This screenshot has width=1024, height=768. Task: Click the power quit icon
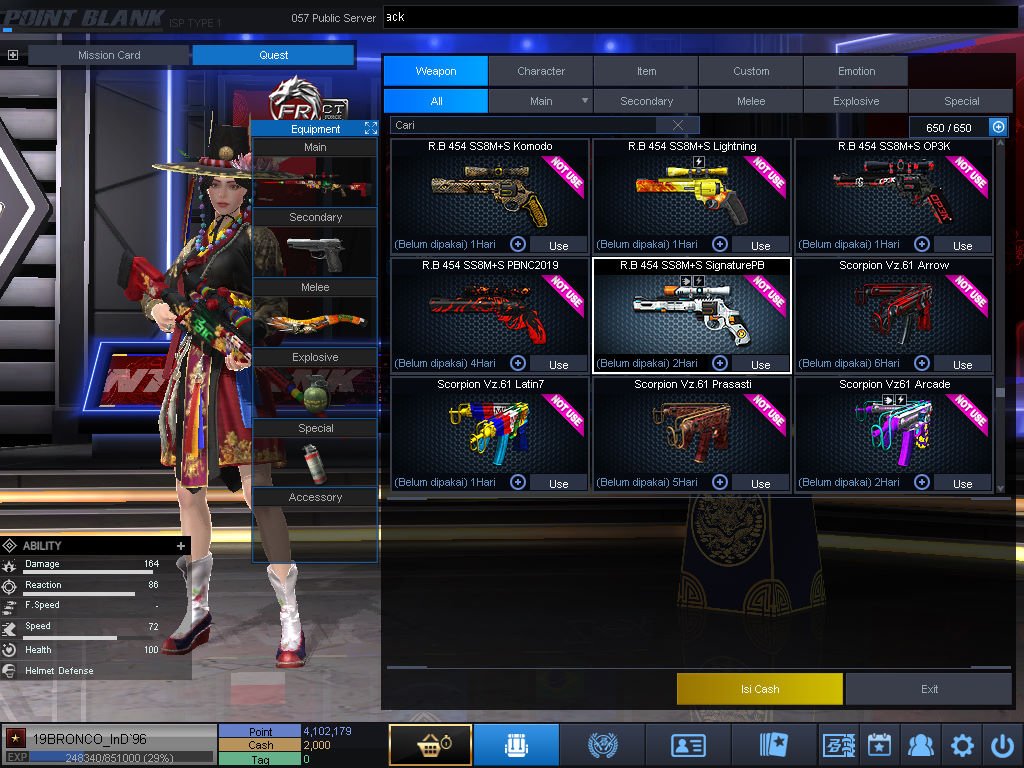(x=1002, y=745)
